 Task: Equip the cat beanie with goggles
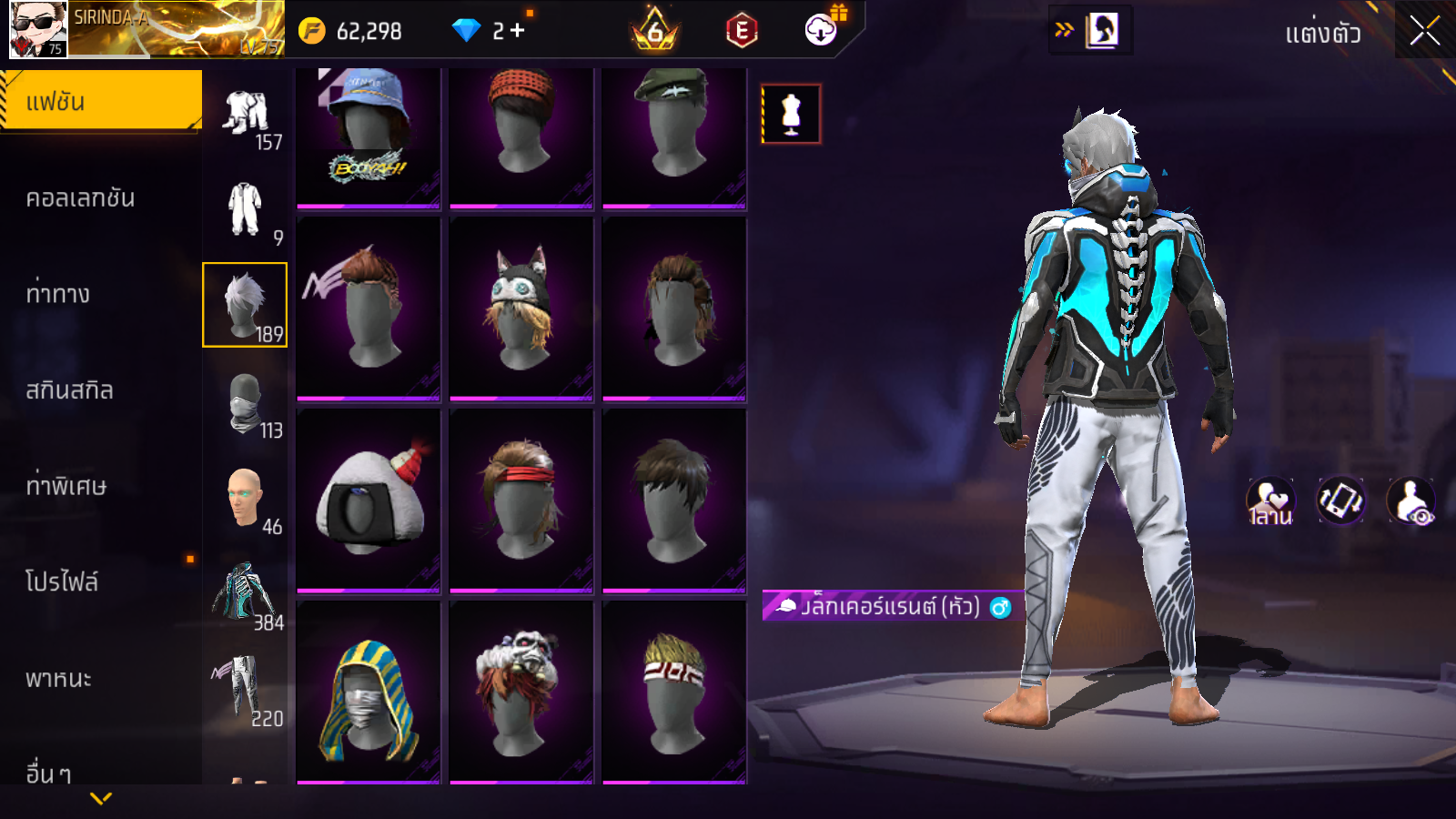pos(521,308)
